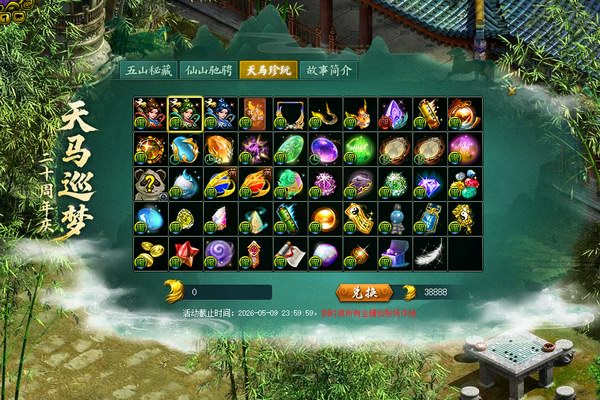Select the 天马珍玩 tab
The image size is (600, 400).
[x=269, y=71]
